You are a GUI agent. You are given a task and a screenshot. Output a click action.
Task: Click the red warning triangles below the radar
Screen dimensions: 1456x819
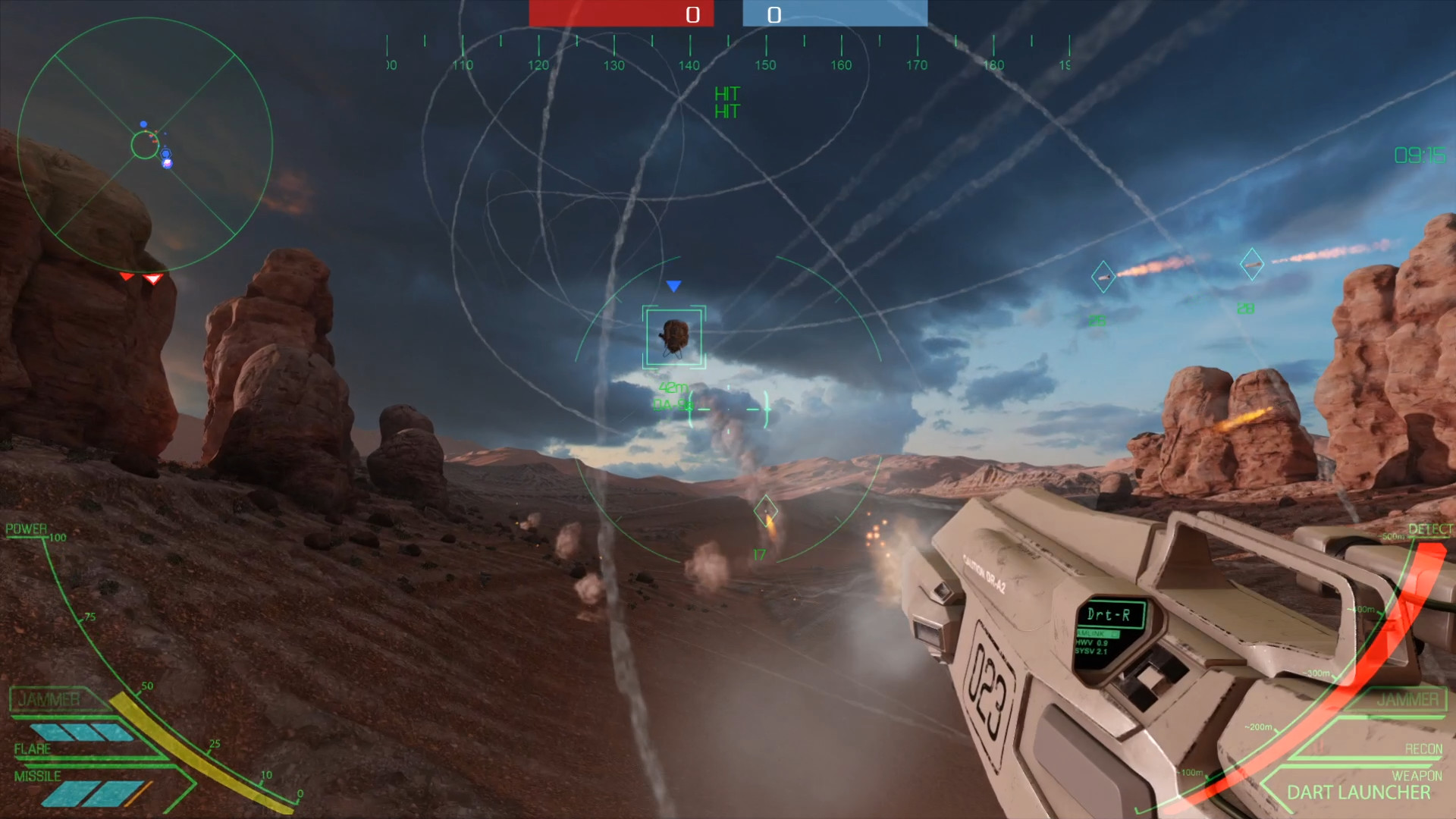[x=139, y=278]
